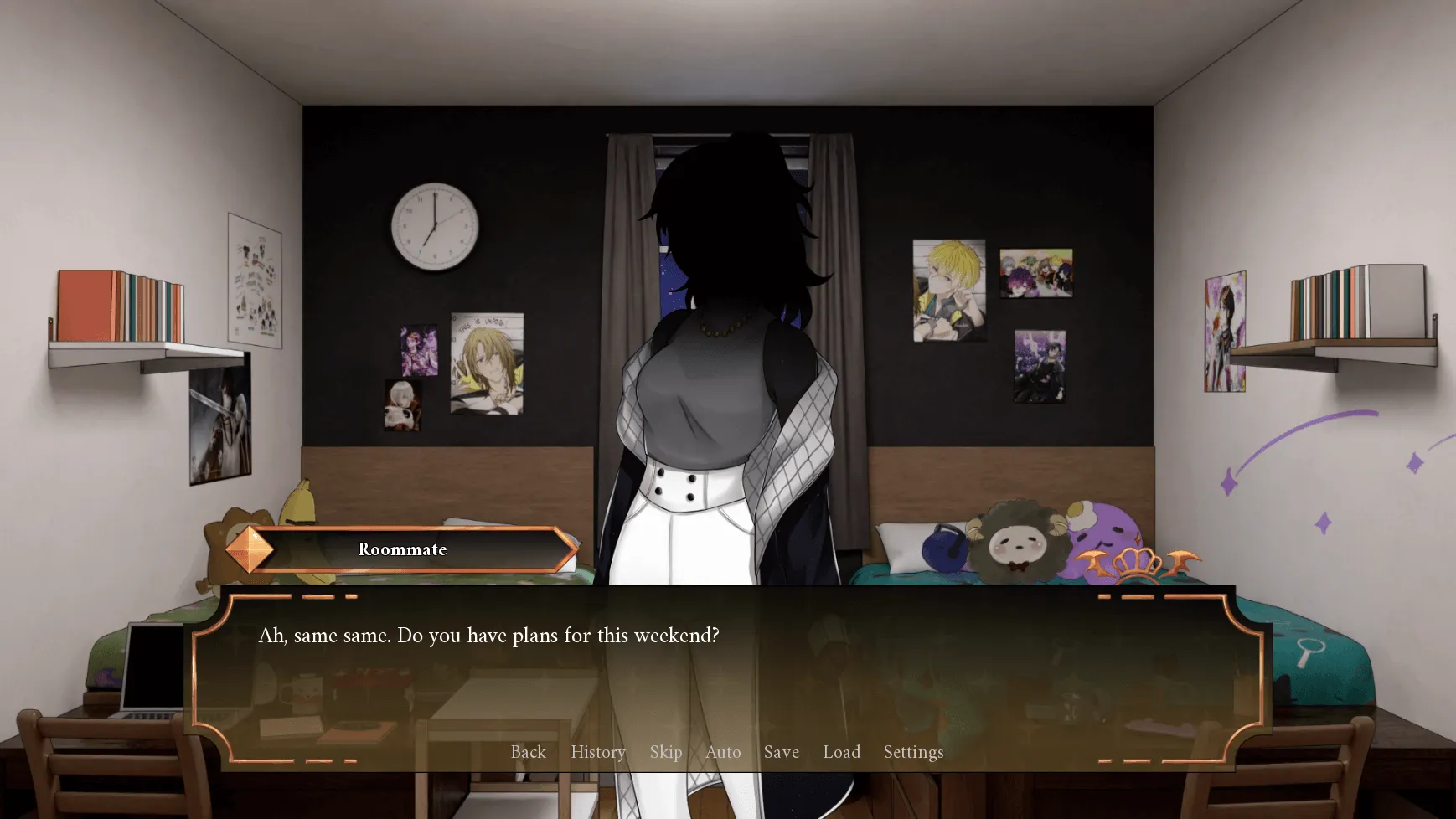Open the Save screen
This screenshot has height=819, width=1456.
[781, 752]
